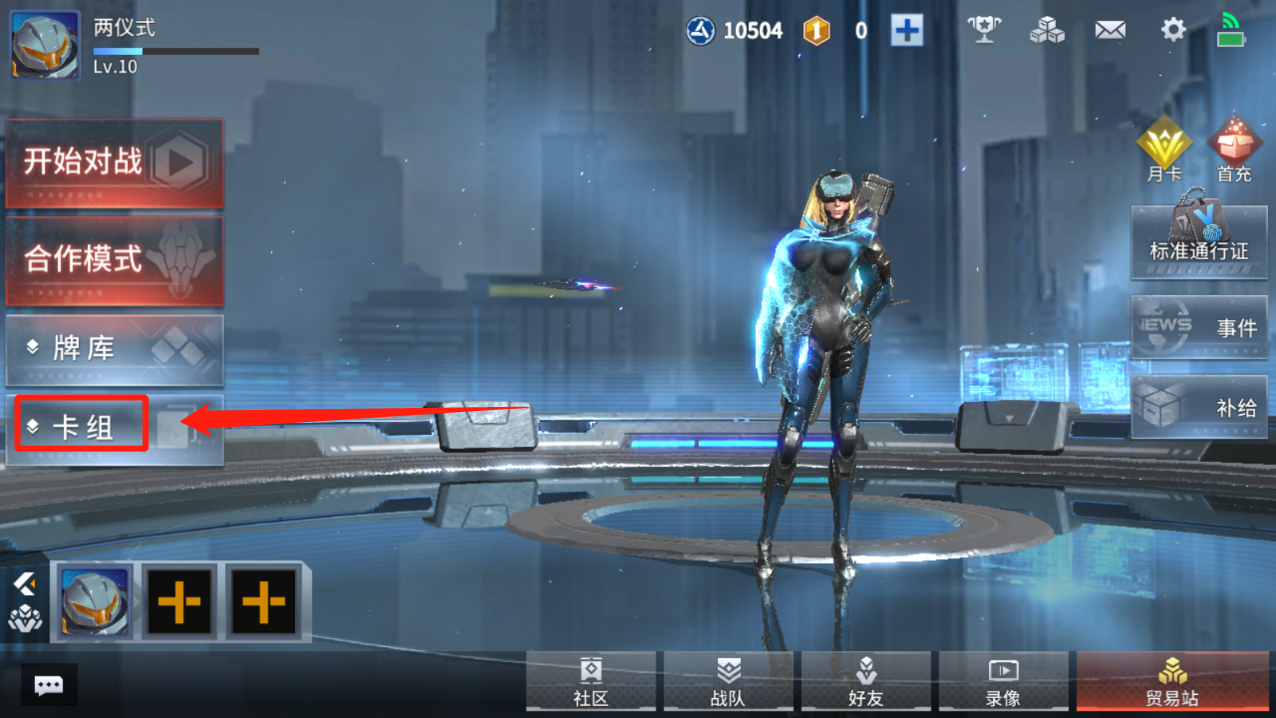The height and width of the screenshot is (718, 1276).
Task: Open the 战队 team page
Action: pyautogui.click(x=728, y=683)
